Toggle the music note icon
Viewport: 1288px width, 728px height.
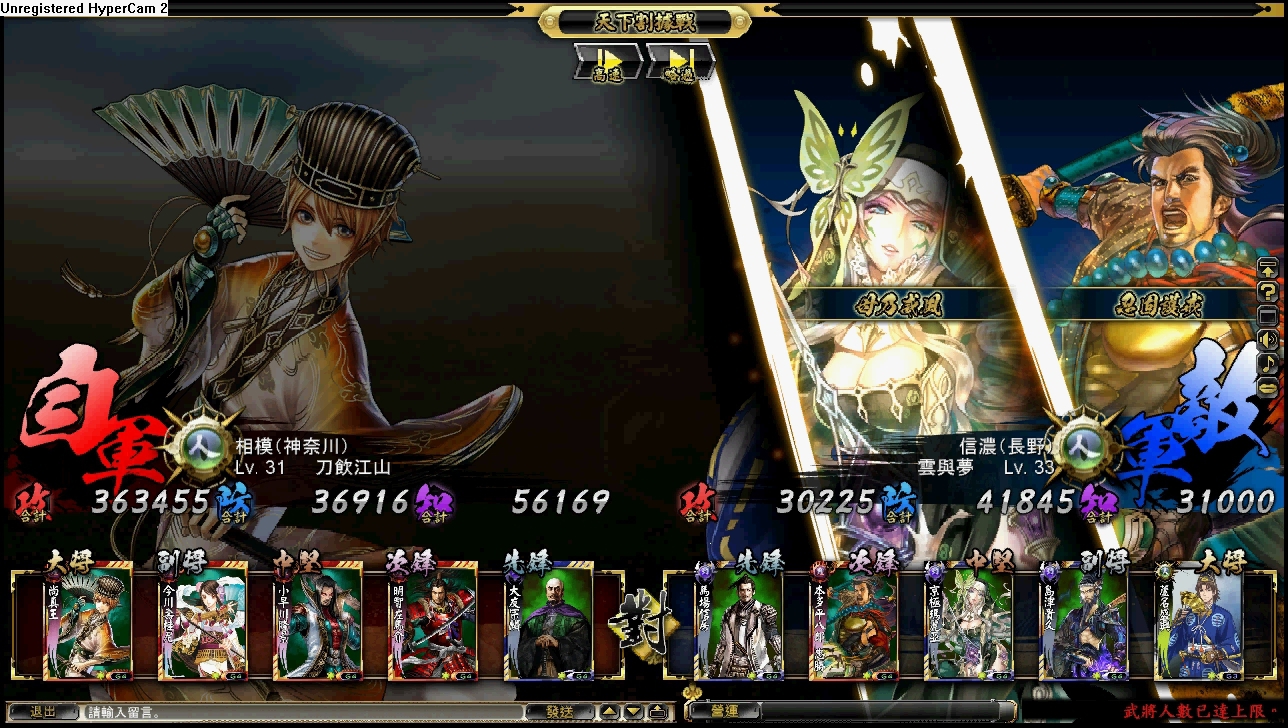point(1267,362)
